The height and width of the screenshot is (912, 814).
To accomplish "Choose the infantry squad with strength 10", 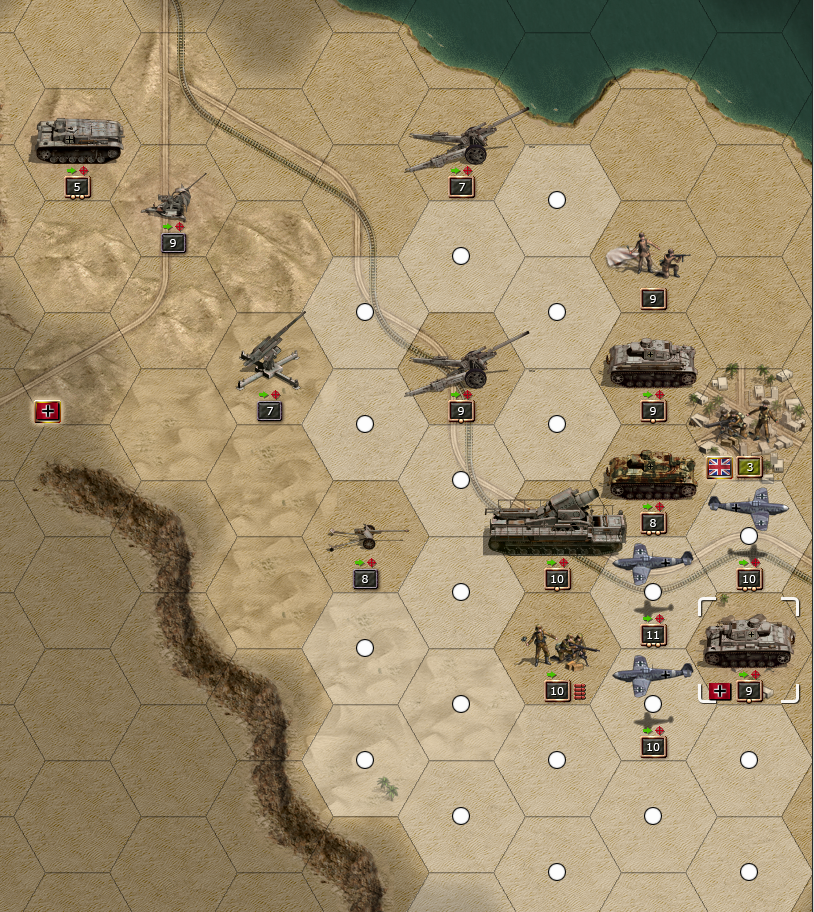I will click(x=558, y=648).
